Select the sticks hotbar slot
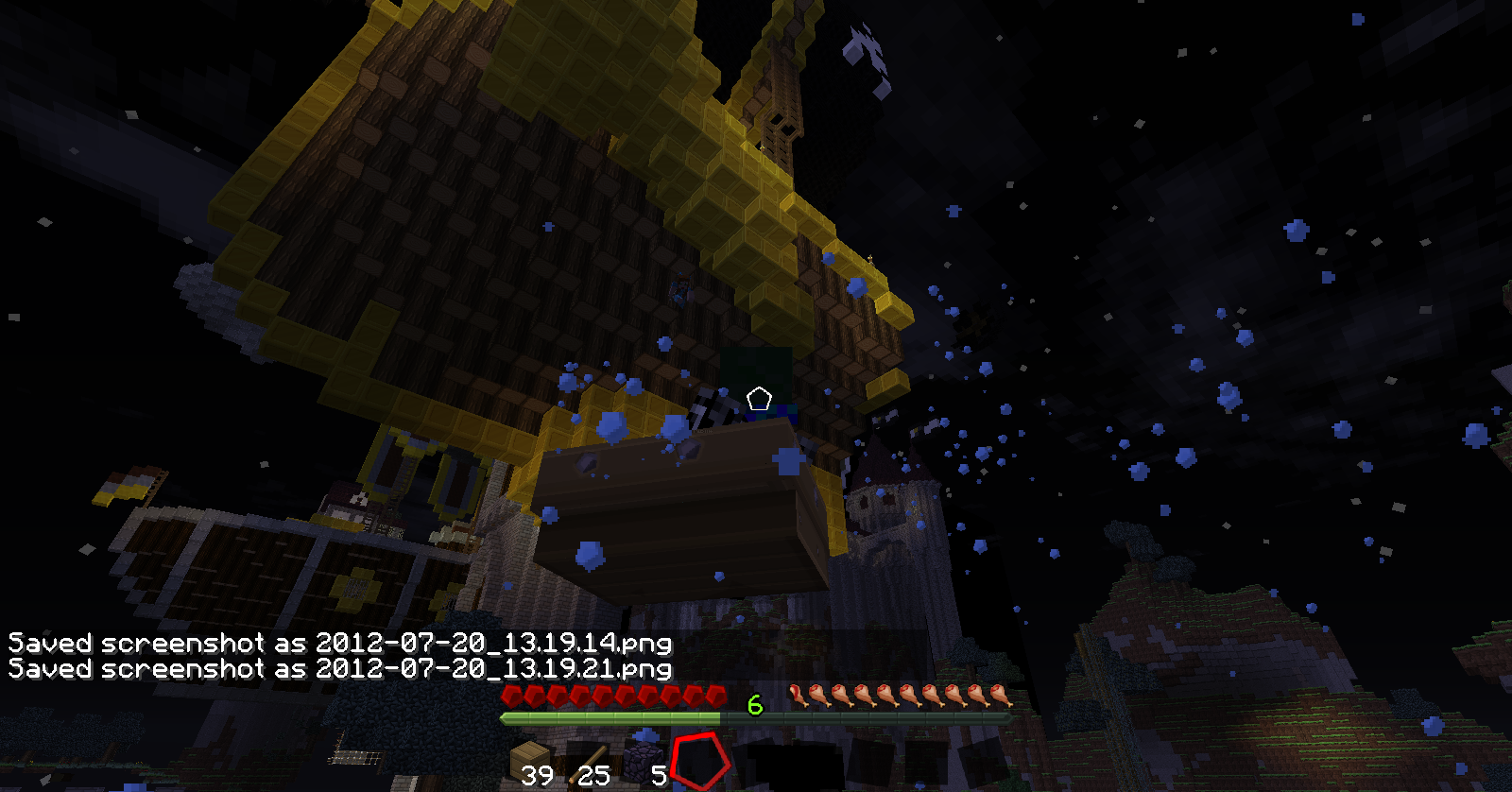 (x=588, y=762)
